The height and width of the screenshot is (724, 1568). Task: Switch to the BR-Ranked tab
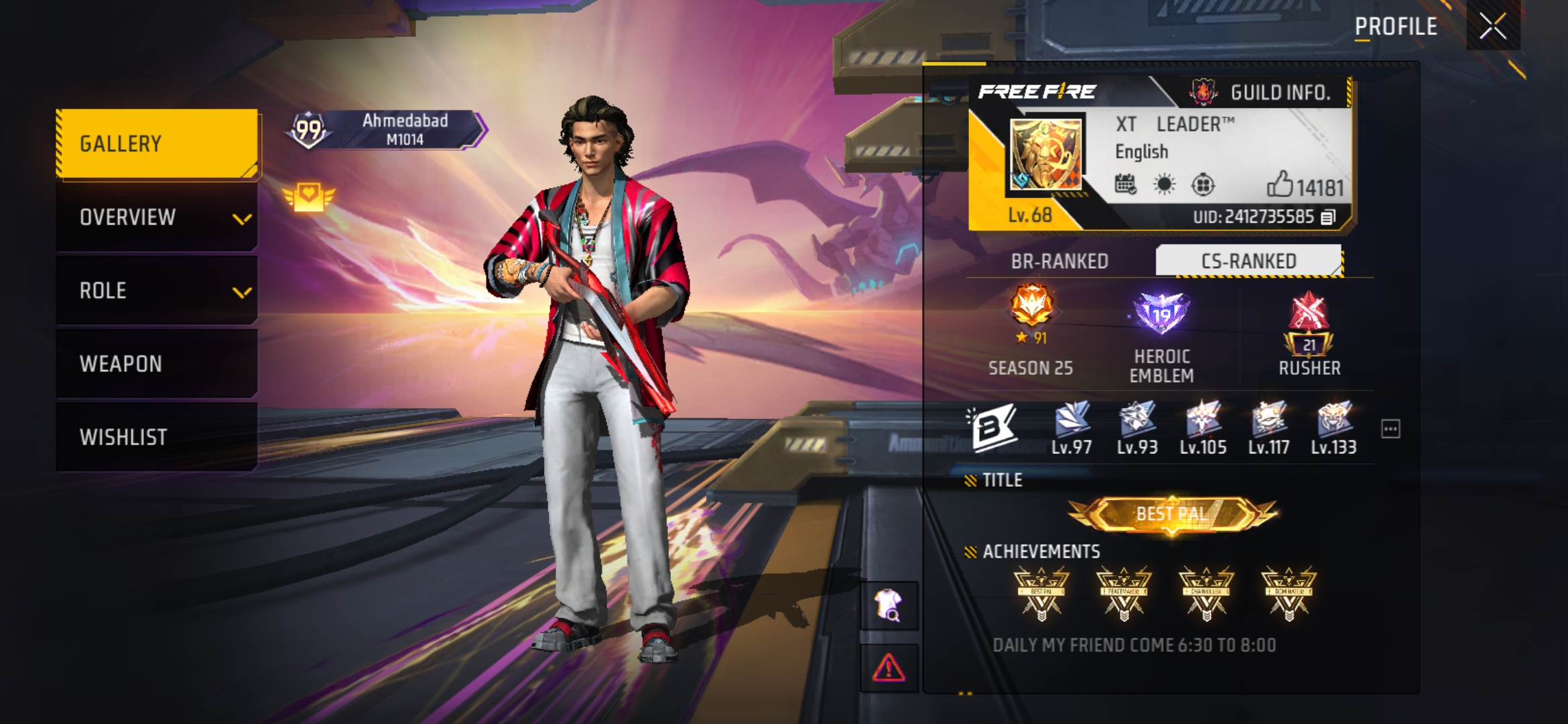point(1059,261)
